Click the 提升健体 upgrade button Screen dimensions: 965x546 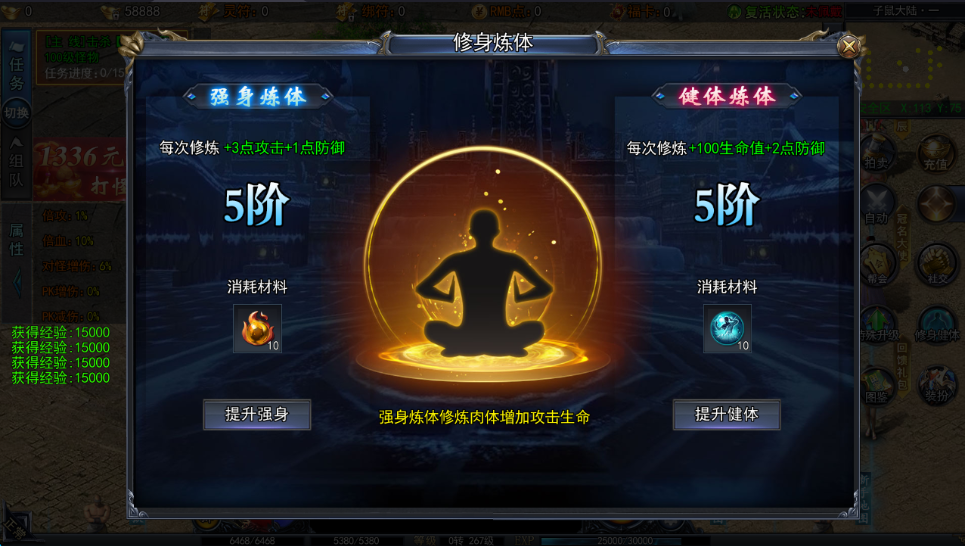726,414
